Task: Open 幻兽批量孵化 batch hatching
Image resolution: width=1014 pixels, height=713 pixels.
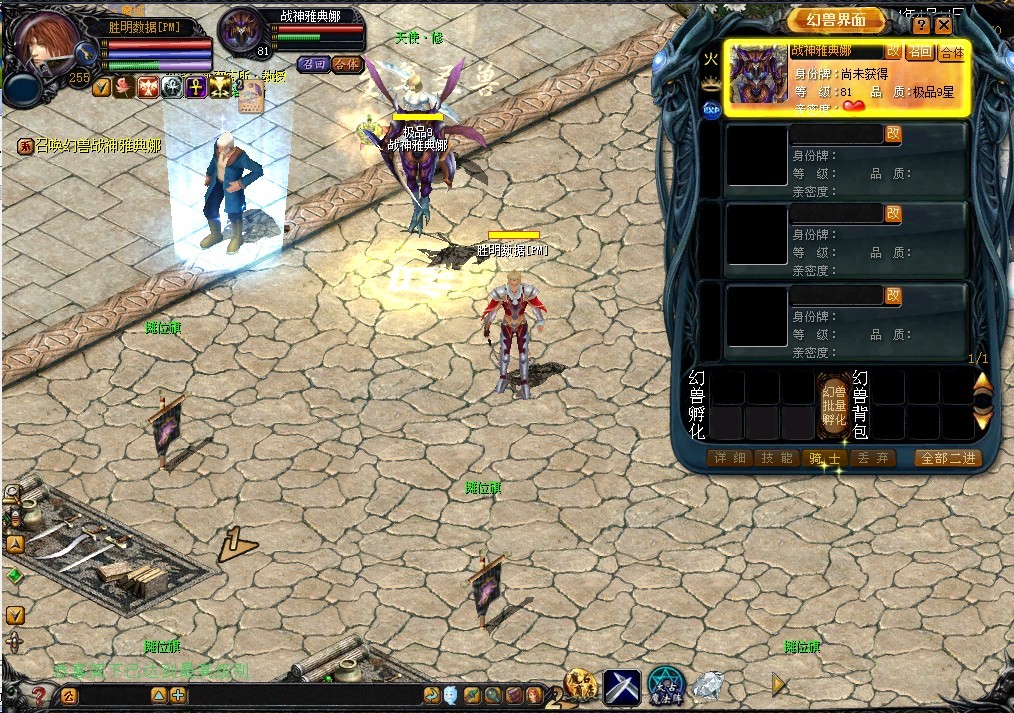Action: pos(833,407)
